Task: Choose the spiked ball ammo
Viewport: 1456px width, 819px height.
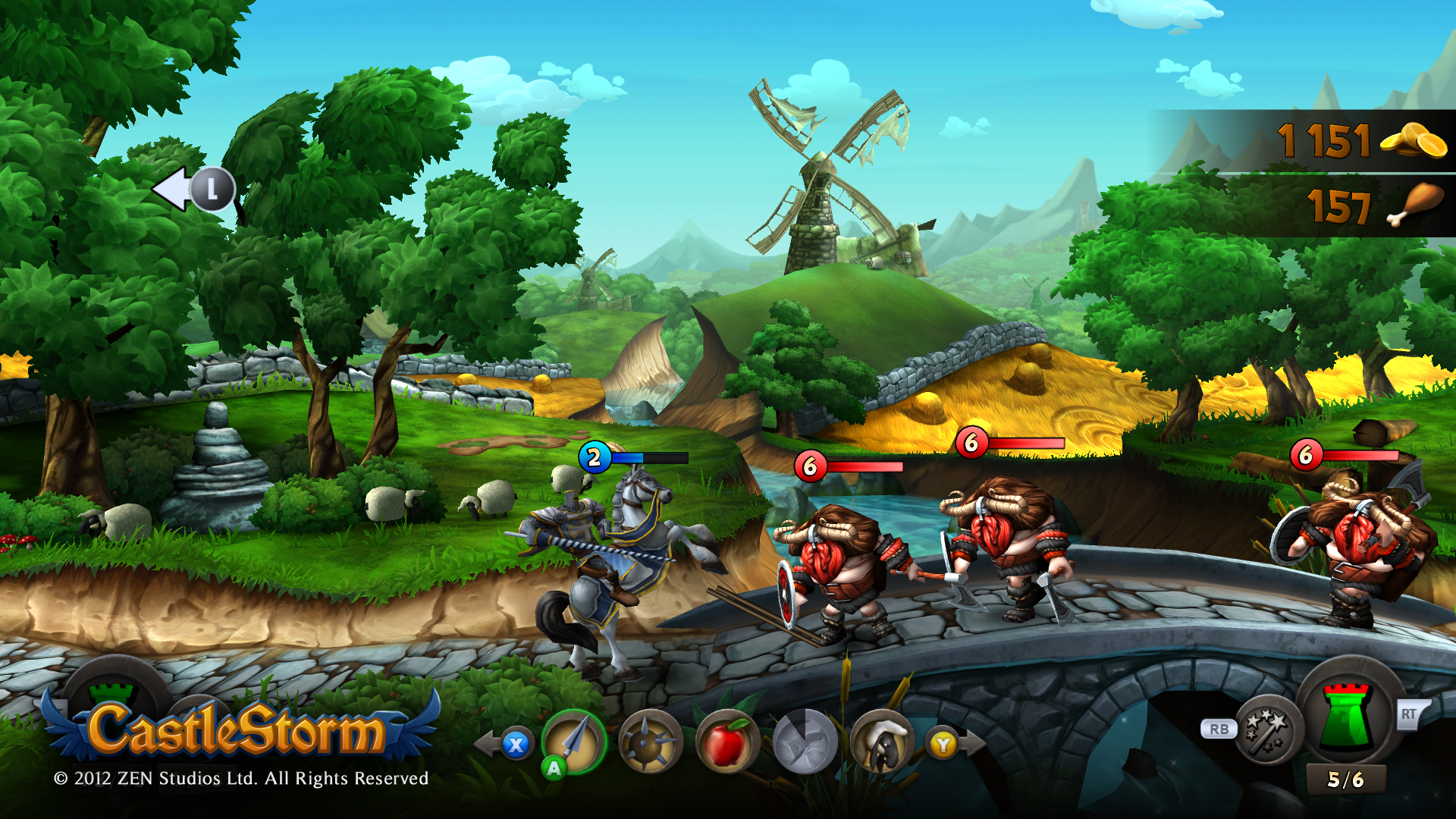Action: (x=650, y=743)
